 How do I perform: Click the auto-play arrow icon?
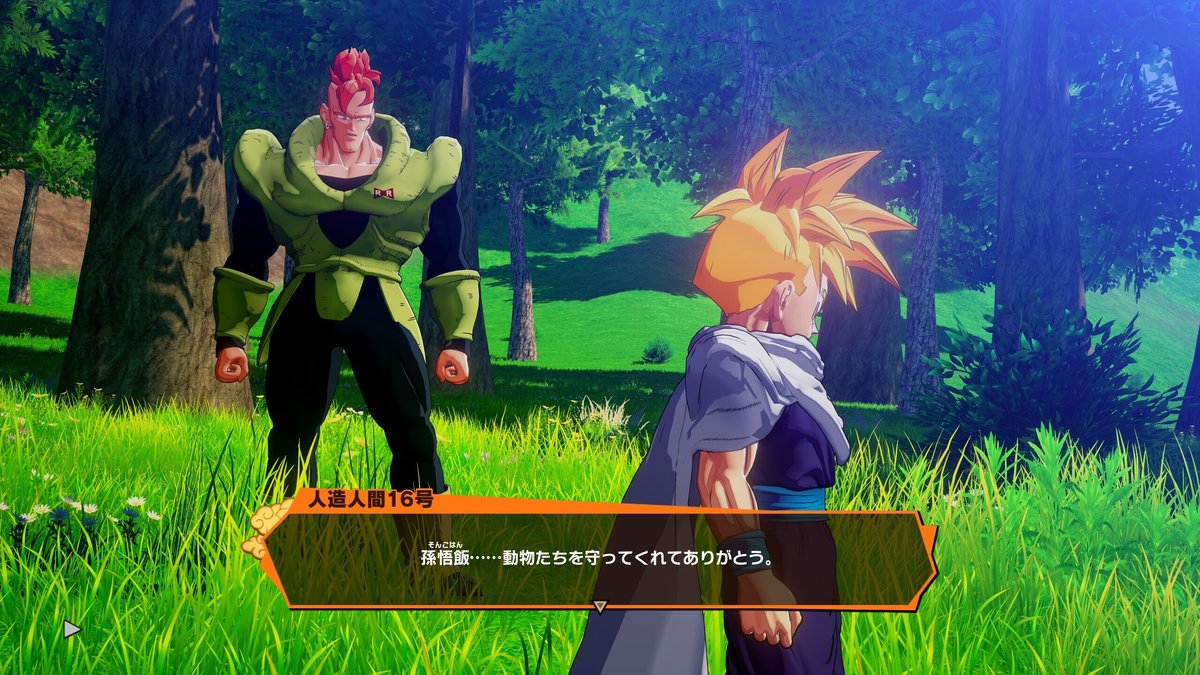[x=71, y=629]
